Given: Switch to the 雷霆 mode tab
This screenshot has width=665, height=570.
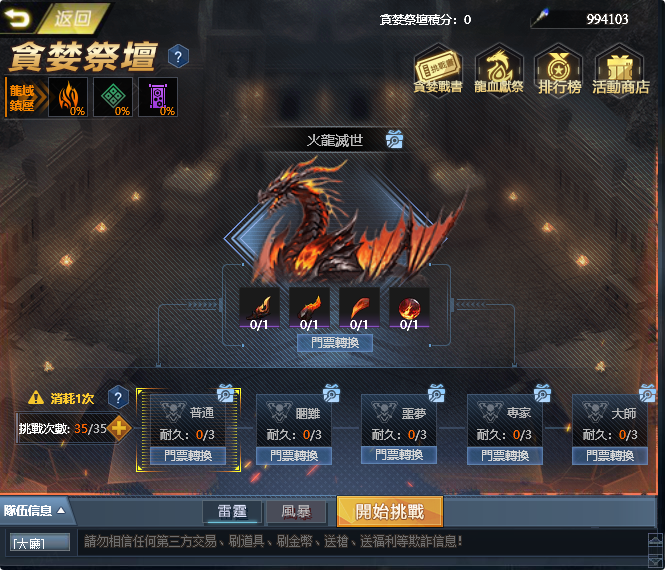Looking at the screenshot, I should click(x=233, y=513).
